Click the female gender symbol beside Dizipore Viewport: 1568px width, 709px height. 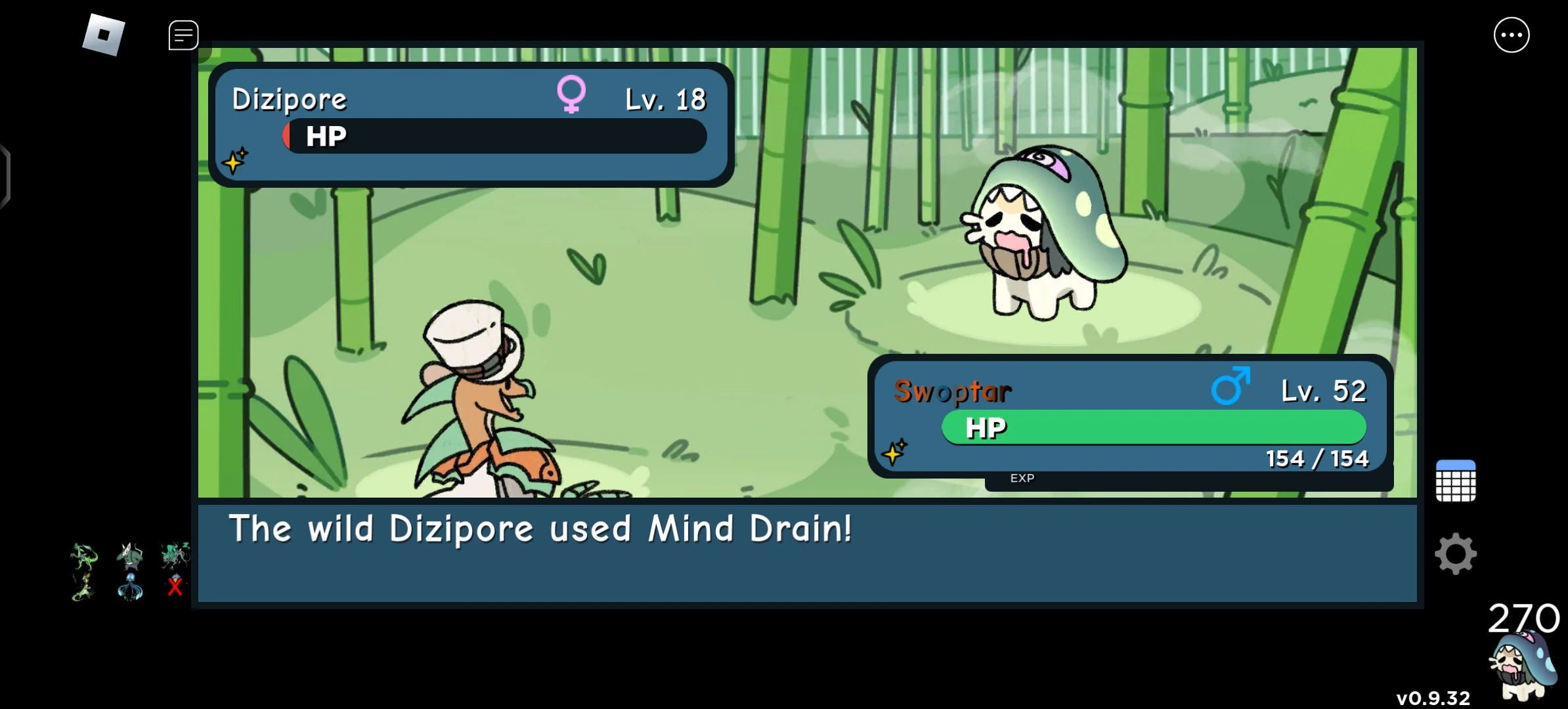point(573,94)
